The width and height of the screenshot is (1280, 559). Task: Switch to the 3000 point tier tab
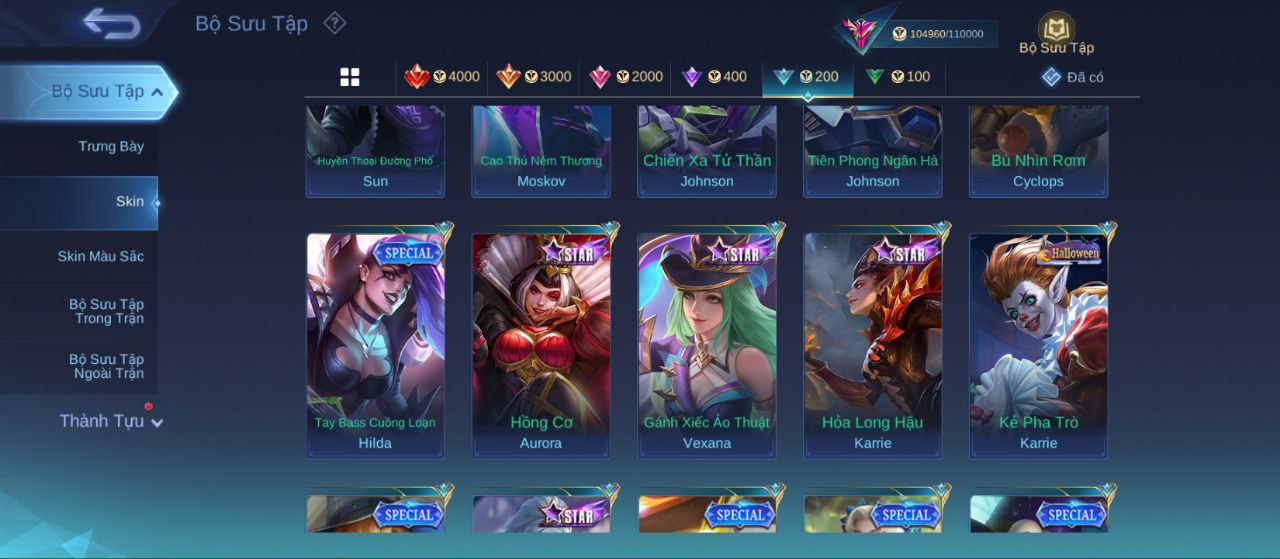point(534,77)
